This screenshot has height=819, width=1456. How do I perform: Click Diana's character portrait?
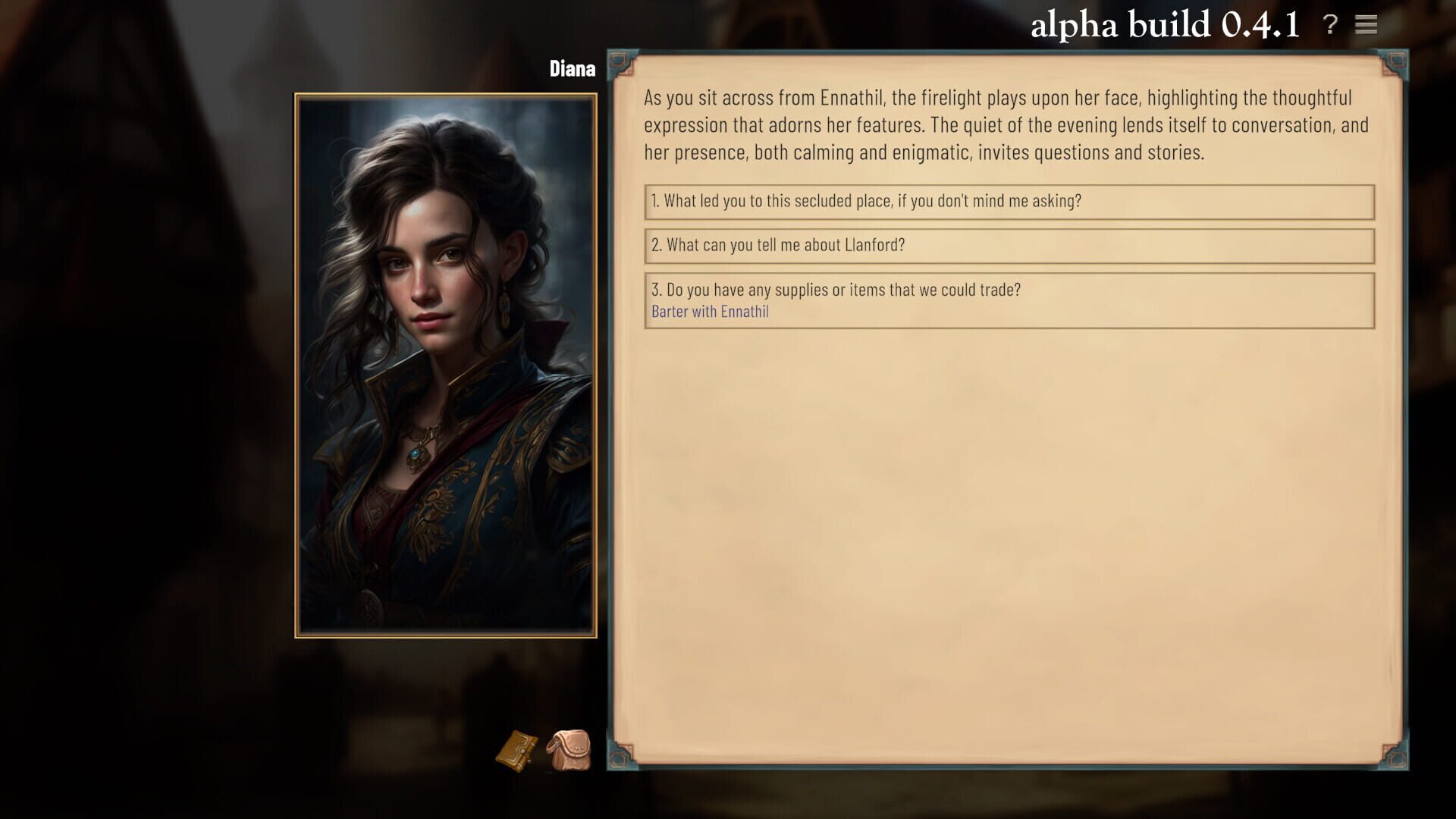click(x=444, y=364)
